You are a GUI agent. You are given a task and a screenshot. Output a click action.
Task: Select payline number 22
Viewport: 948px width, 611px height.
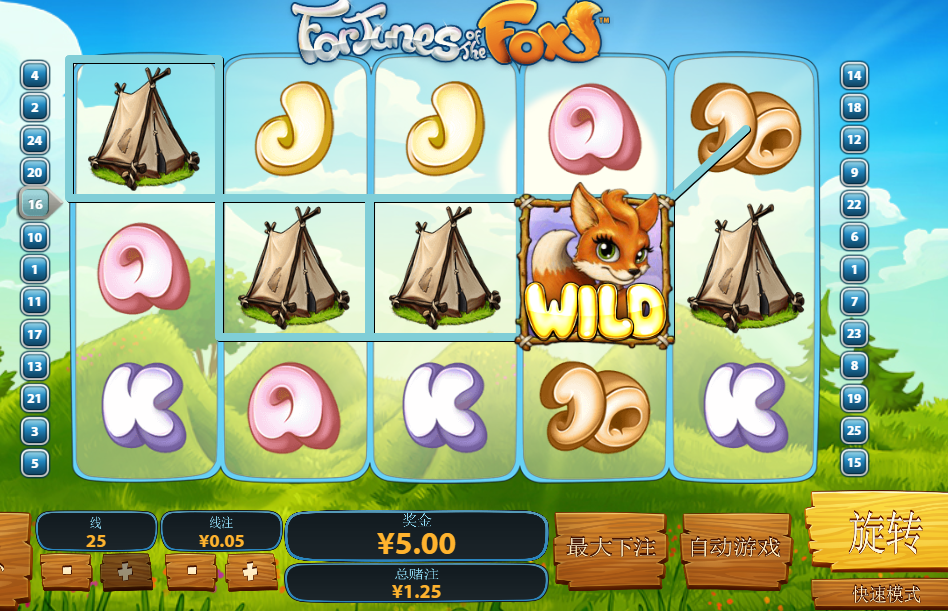854,204
